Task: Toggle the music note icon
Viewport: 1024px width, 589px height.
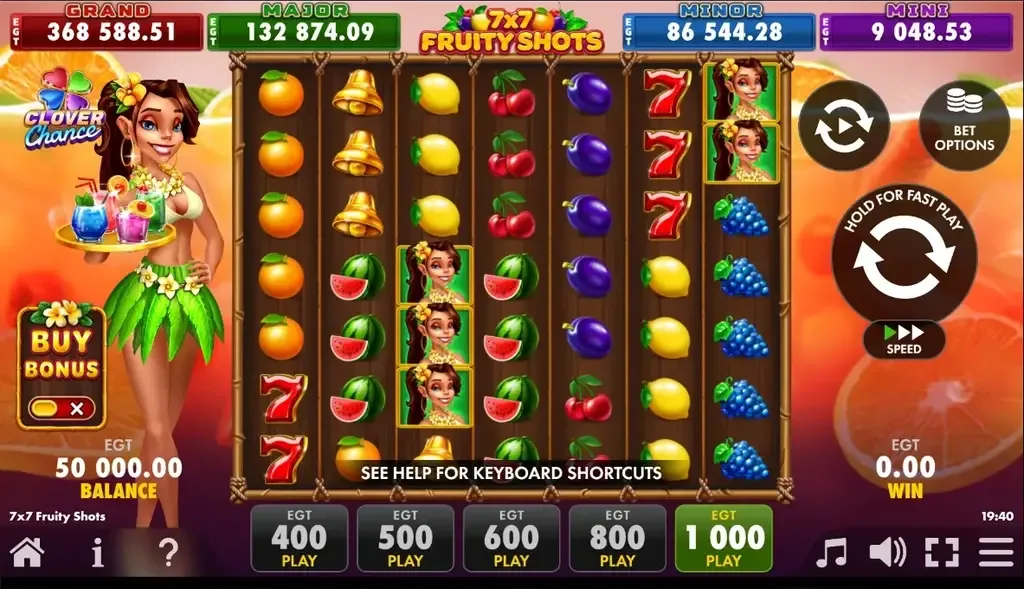Action: [x=831, y=552]
